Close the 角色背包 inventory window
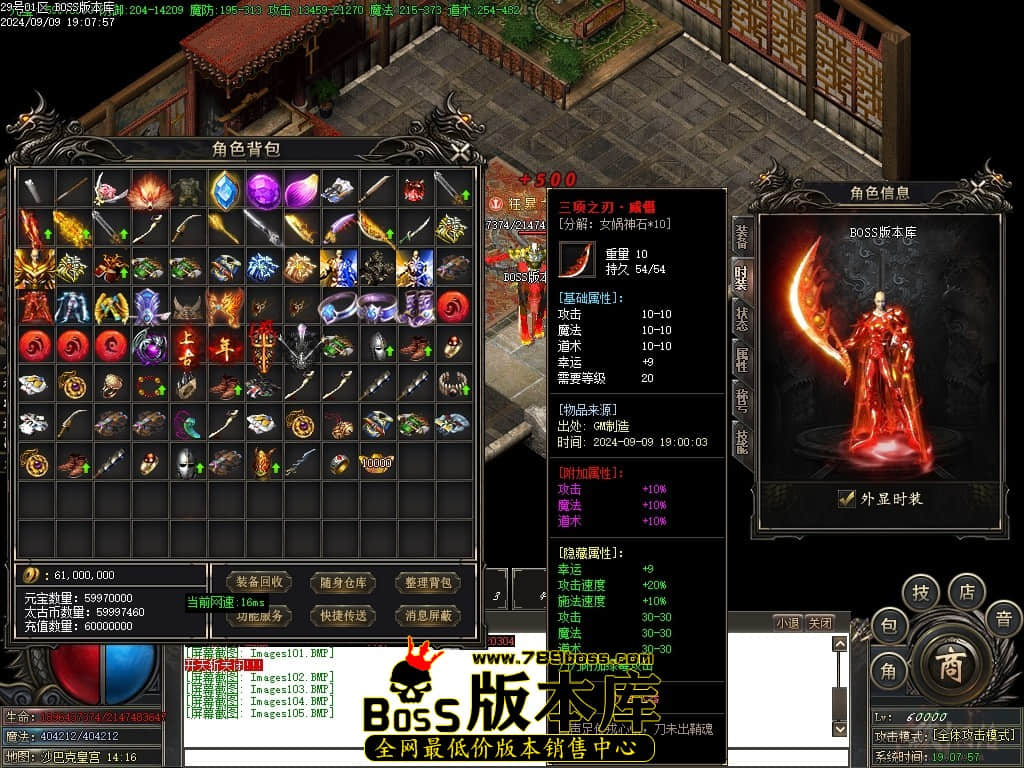Image resolution: width=1024 pixels, height=768 pixels. point(459,152)
